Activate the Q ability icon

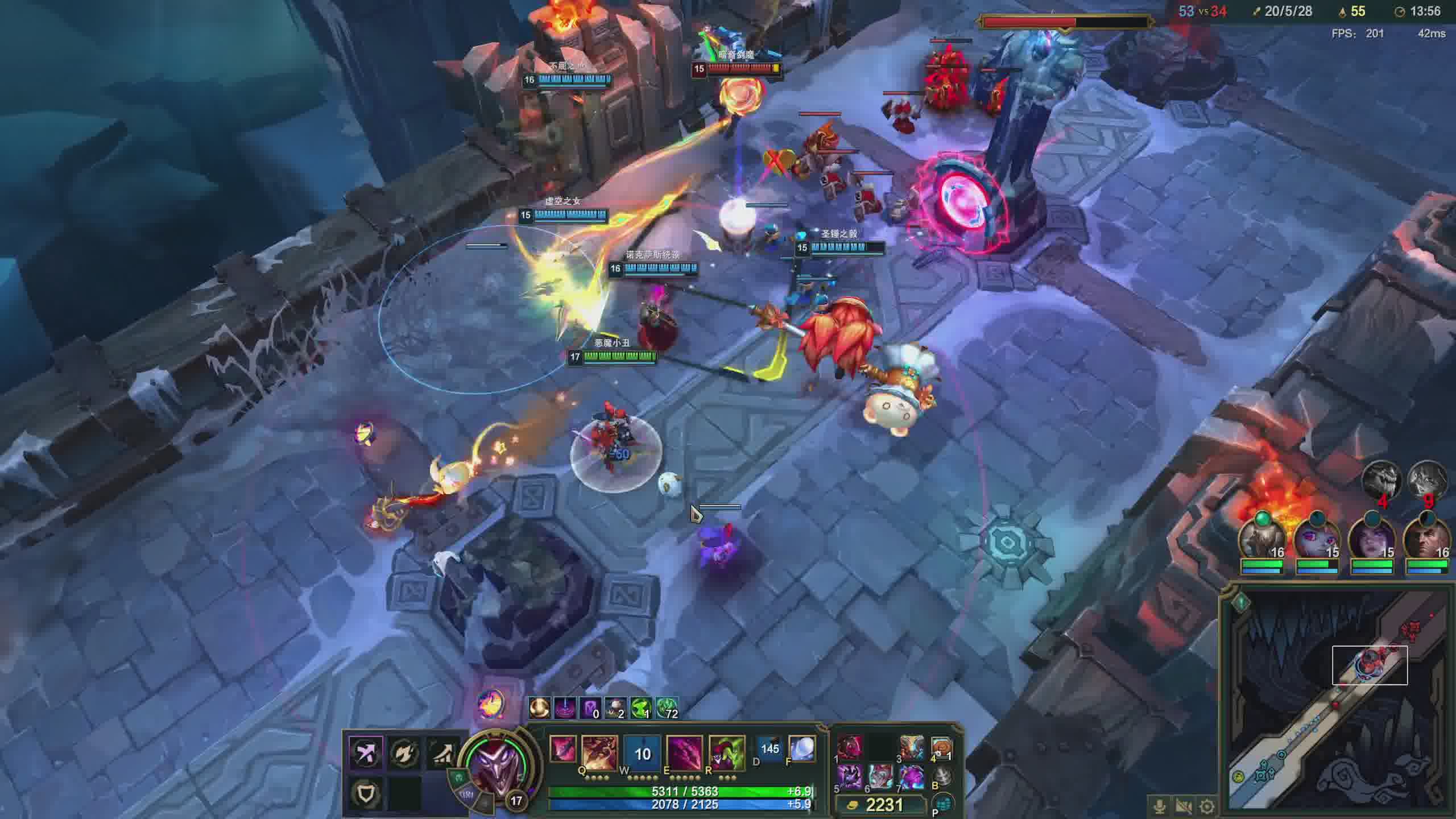pos(599,752)
